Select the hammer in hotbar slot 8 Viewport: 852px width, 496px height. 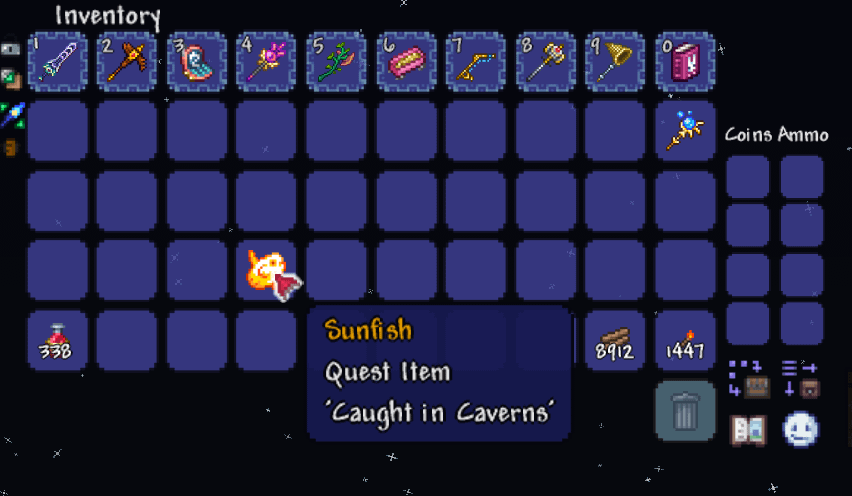[x=547, y=61]
